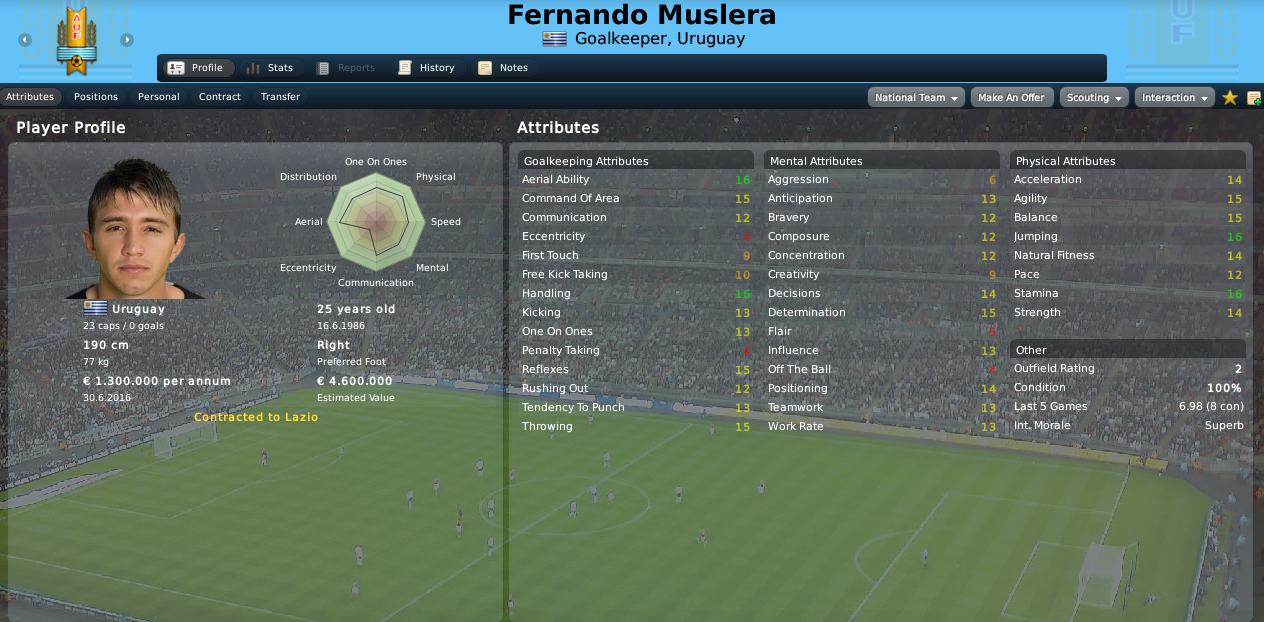The height and width of the screenshot is (622, 1264).
Task: Select the Uruguay nationality link
Action: tap(138, 309)
